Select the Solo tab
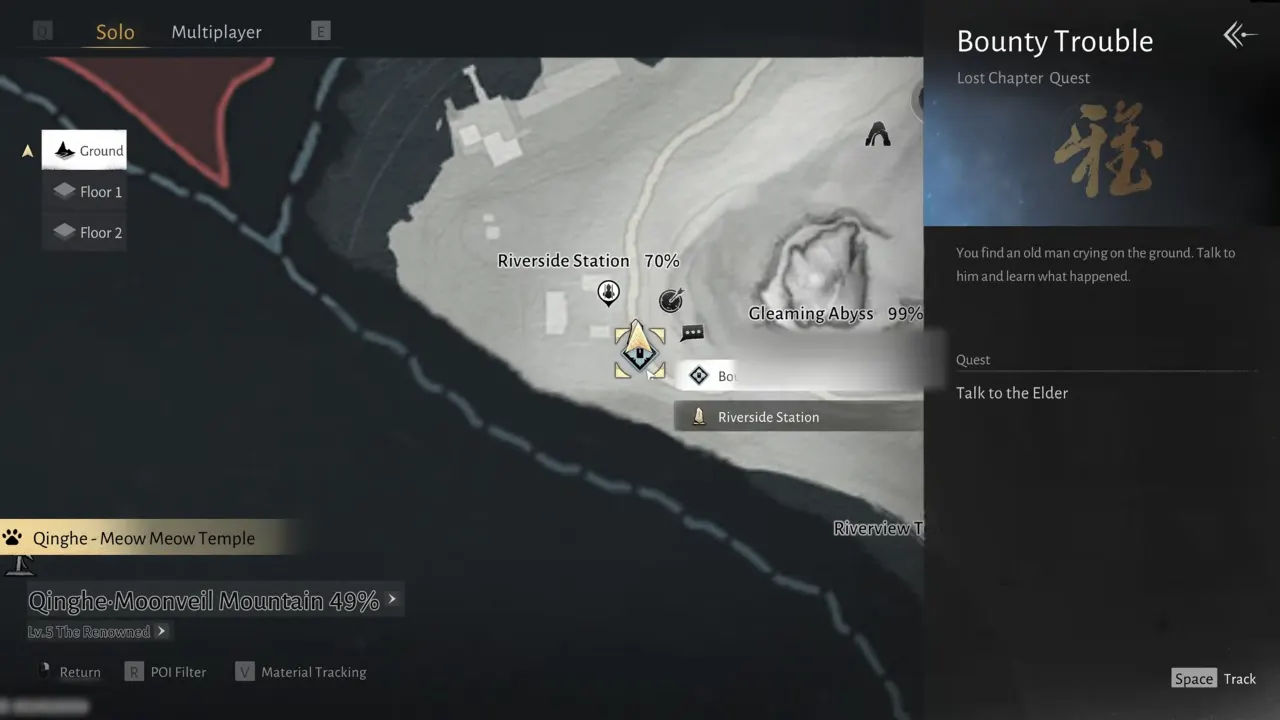This screenshot has width=1280, height=720. point(115,31)
